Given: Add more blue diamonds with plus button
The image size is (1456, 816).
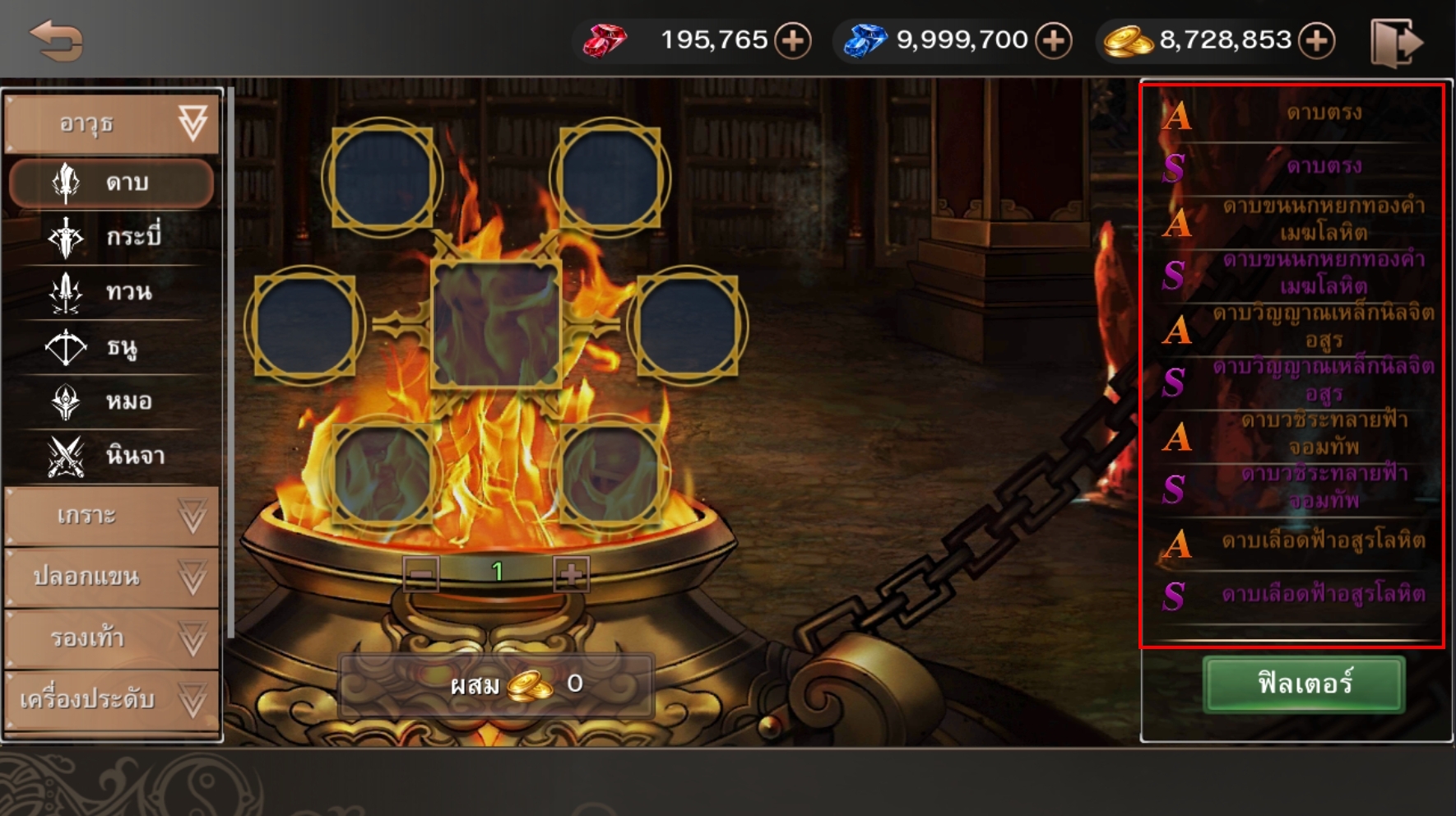Looking at the screenshot, I should (x=1053, y=40).
